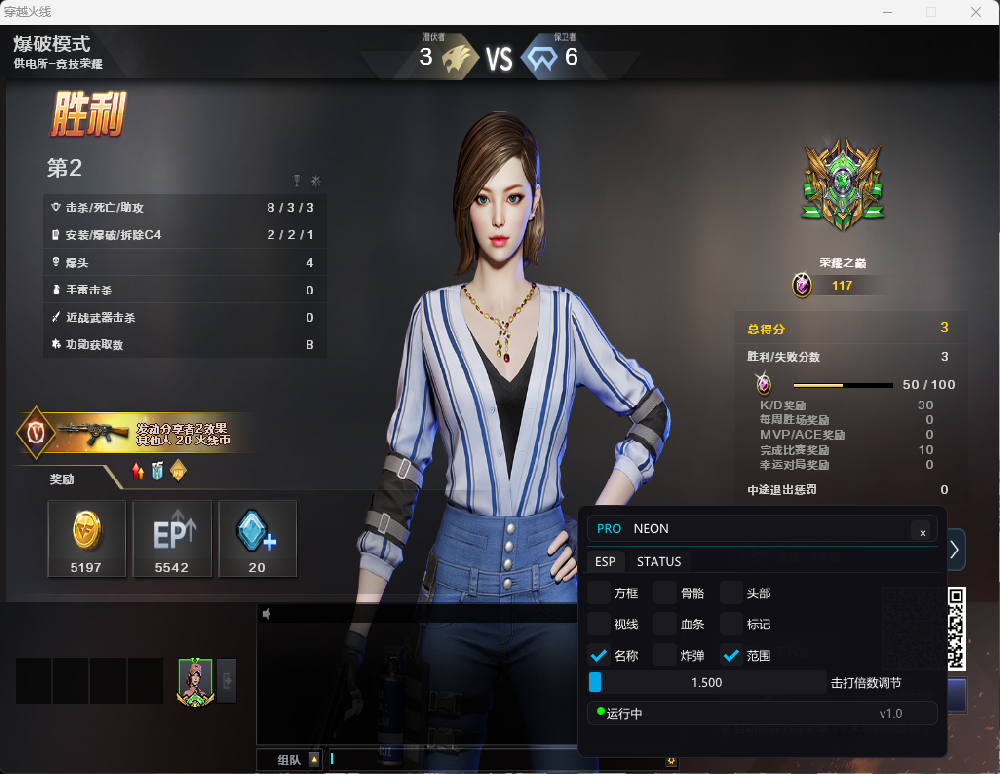Choose the blue diamond reward tile

(x=257, y=538)
